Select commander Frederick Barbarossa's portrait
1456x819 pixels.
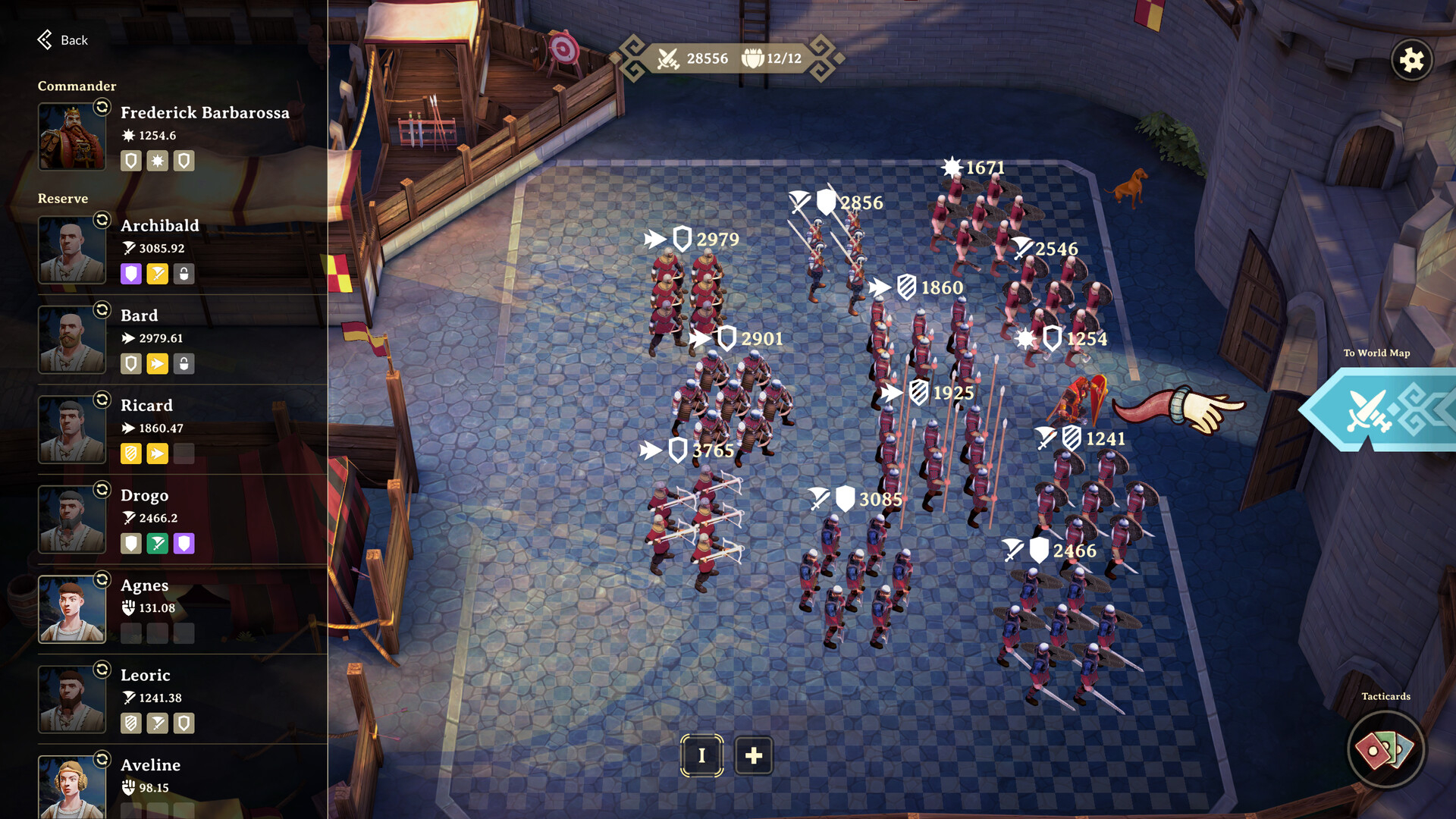(x=72, y=136)
